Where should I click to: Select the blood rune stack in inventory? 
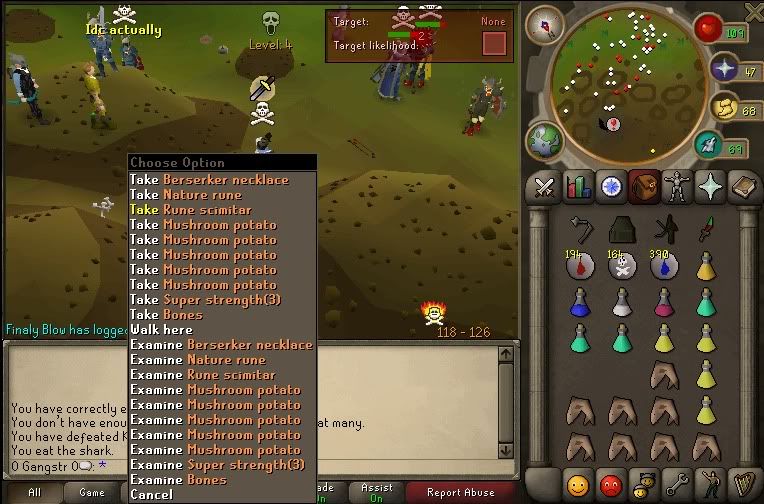point(580,265)
